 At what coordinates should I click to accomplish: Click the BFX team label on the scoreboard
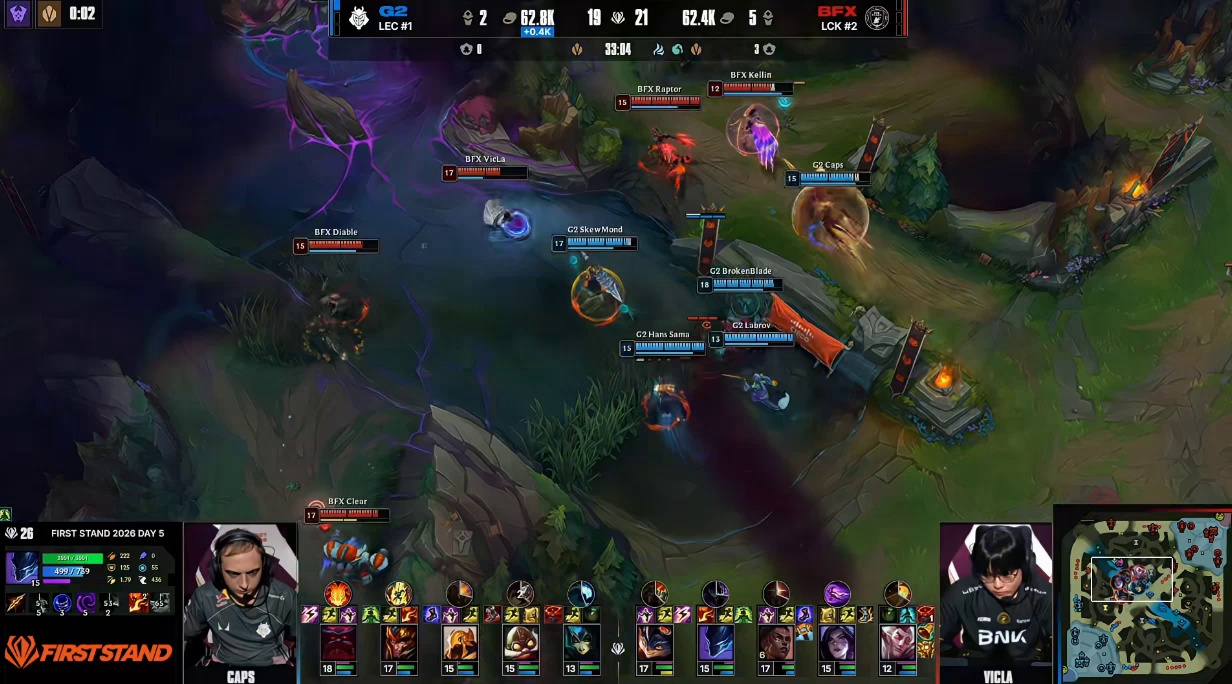[836, 12]
